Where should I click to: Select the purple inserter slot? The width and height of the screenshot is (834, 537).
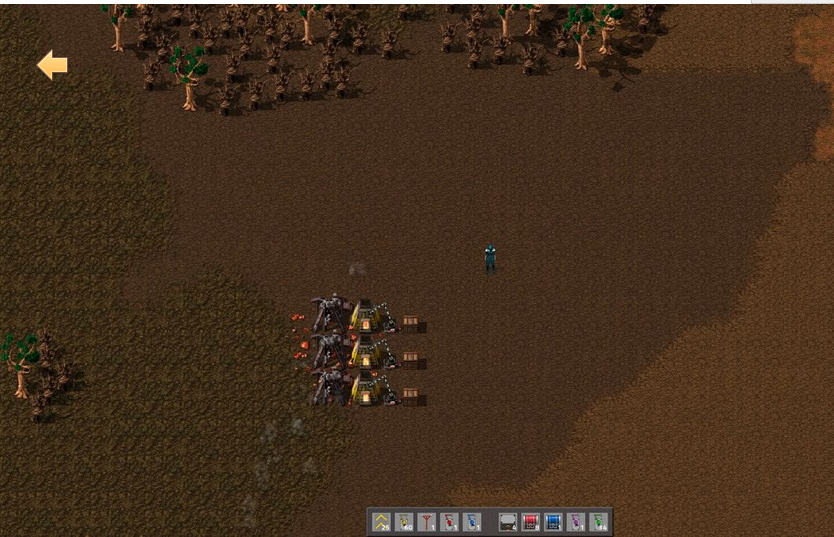[x=576, y=521]
